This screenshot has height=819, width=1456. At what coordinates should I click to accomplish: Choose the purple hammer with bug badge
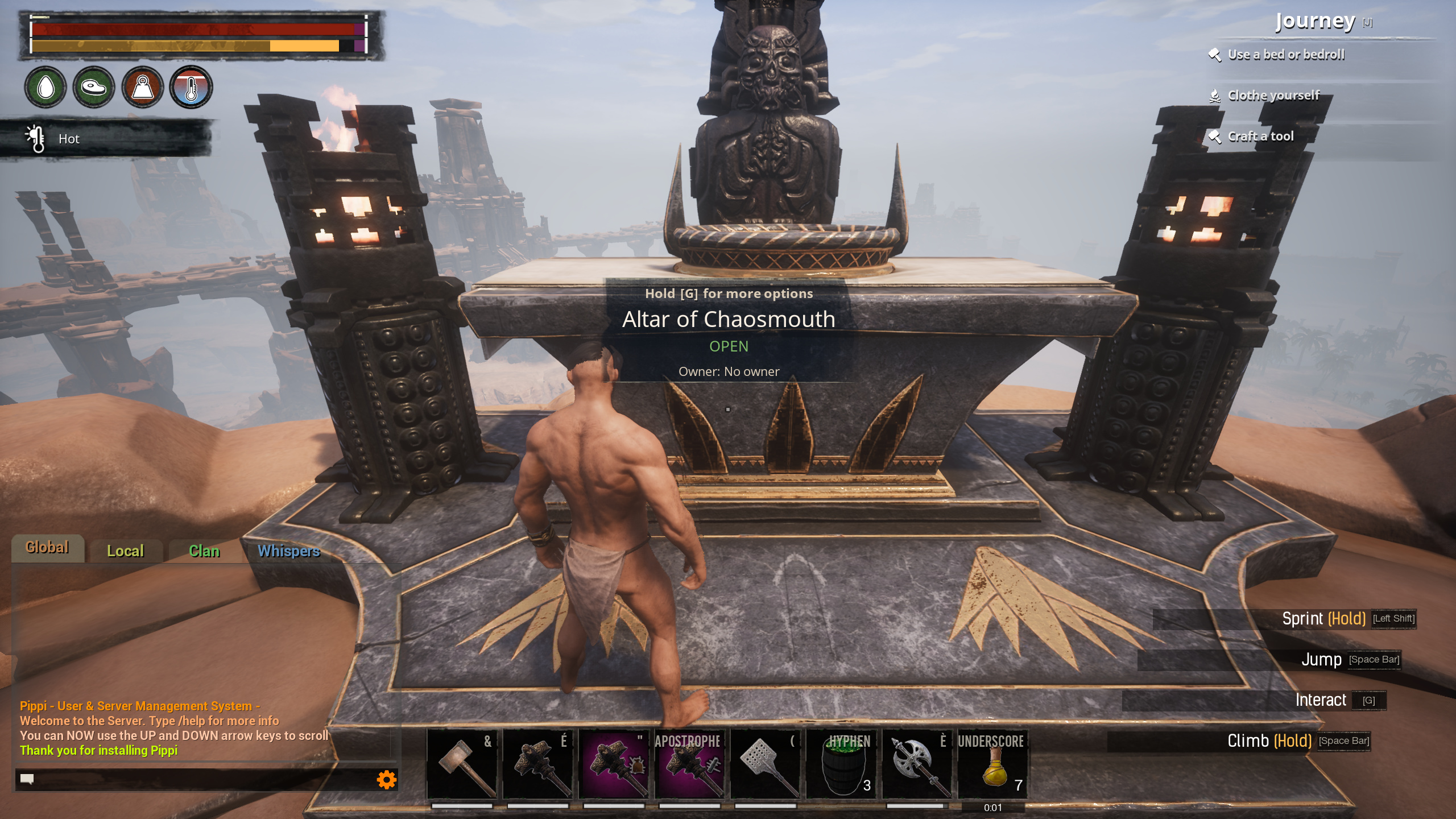pos(614,765)
